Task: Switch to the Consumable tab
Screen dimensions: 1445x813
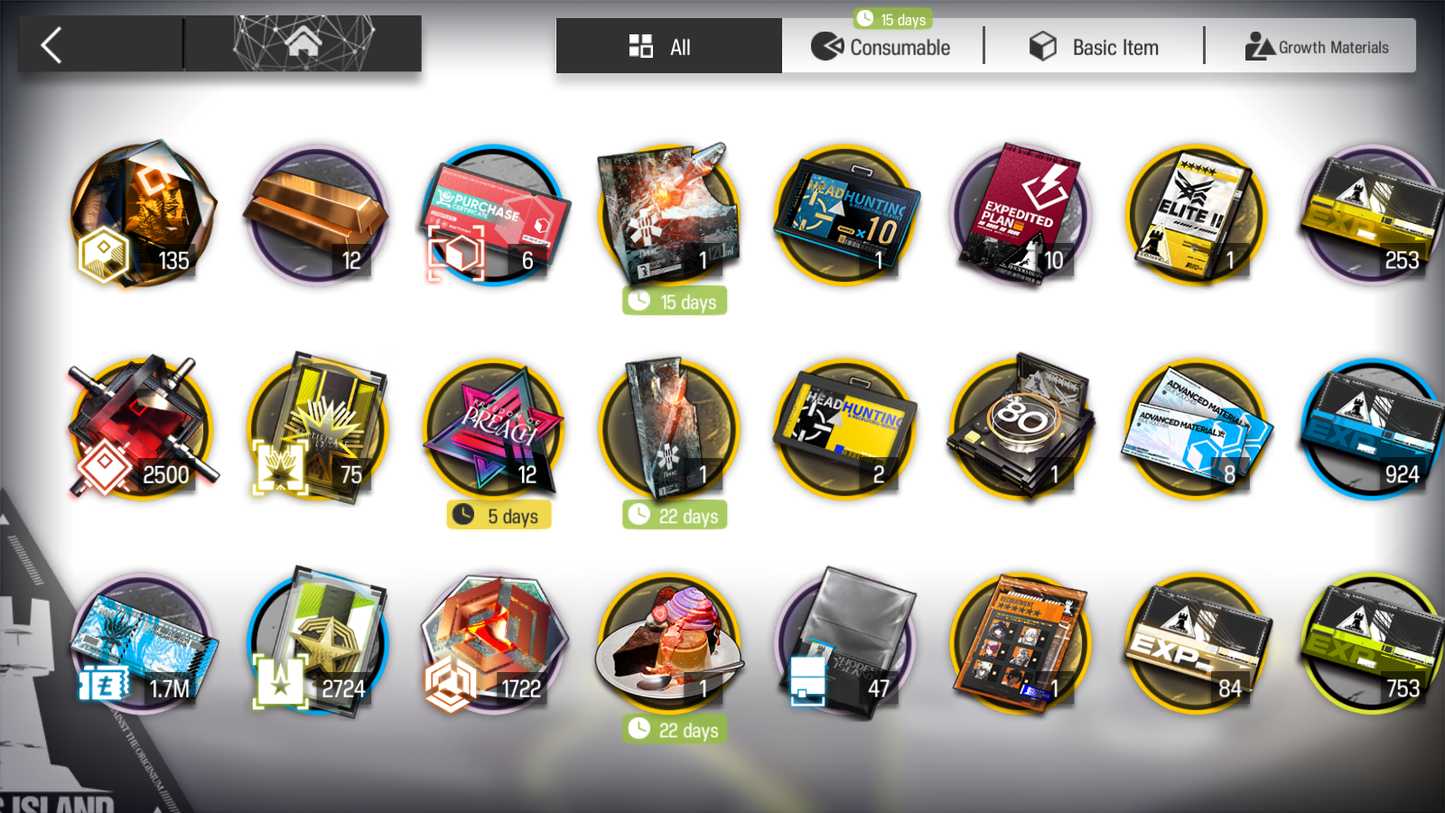Action: [x=881, y=47]
